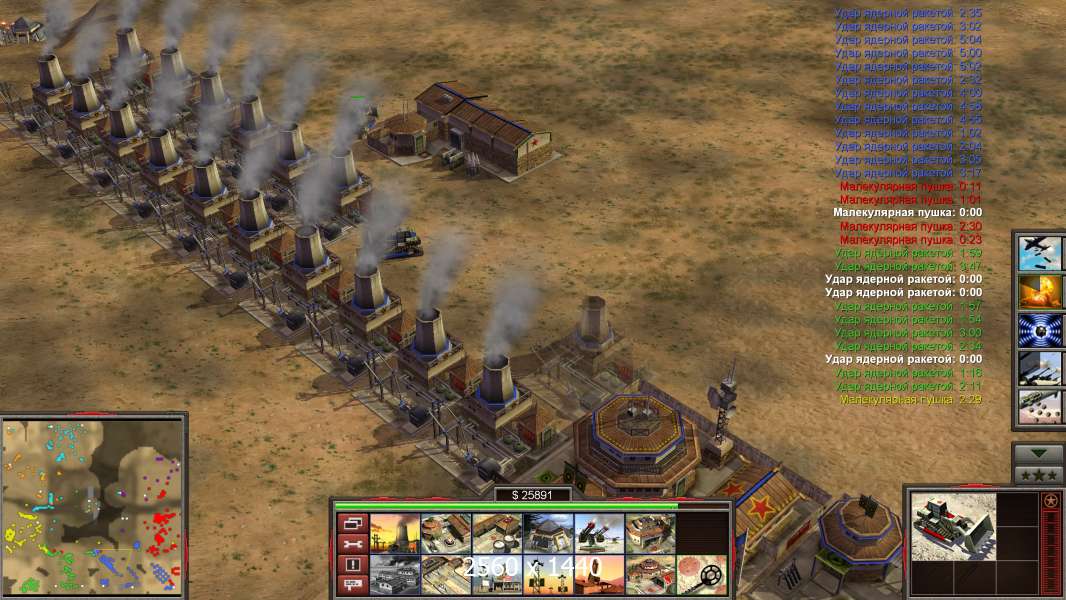Launch the artillery barrage power
The width and height of the screenshot is (1066, 600).
point(1040,369)
